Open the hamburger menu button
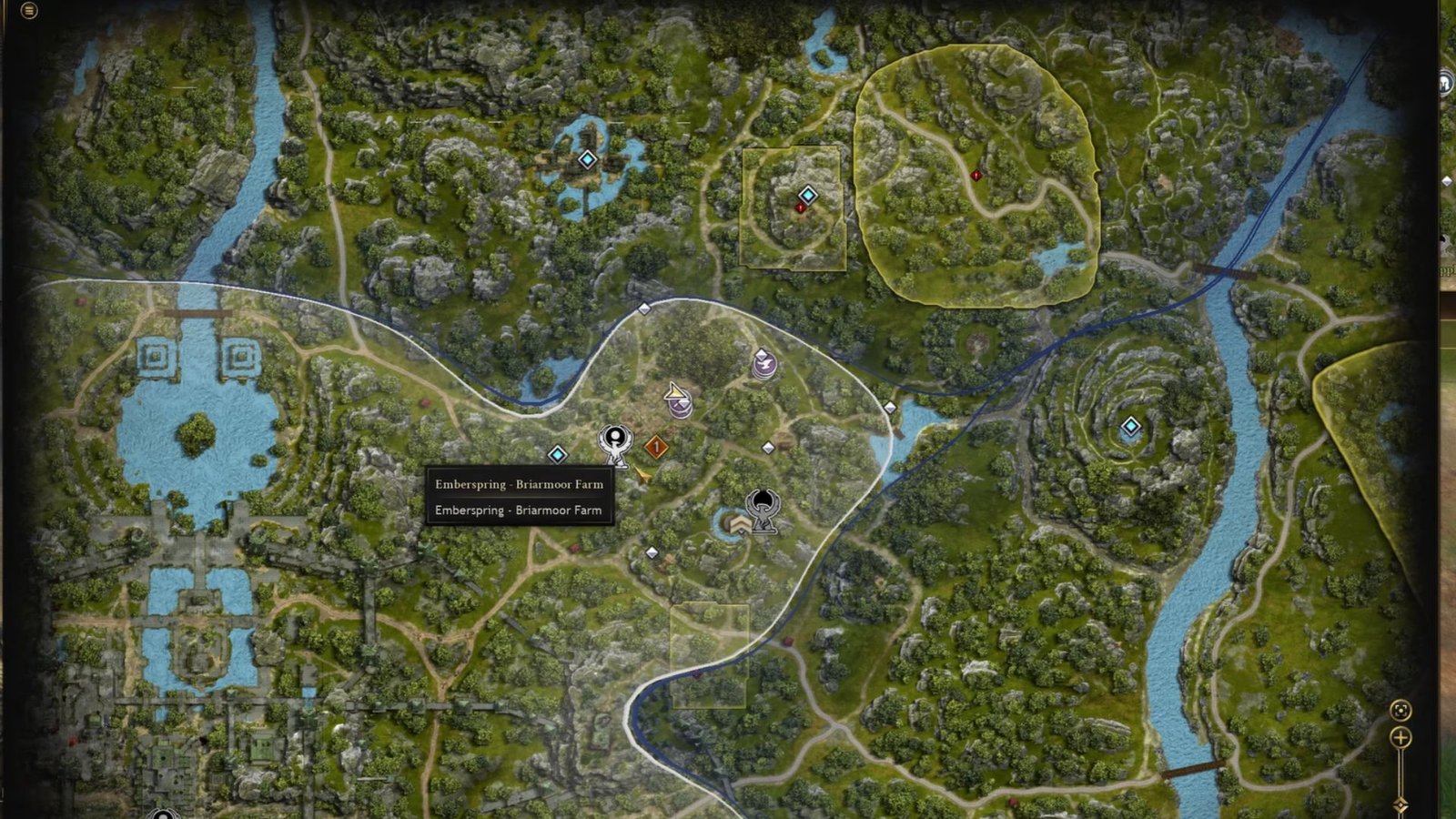1456x819 pixels. click(x=29, y=11)
